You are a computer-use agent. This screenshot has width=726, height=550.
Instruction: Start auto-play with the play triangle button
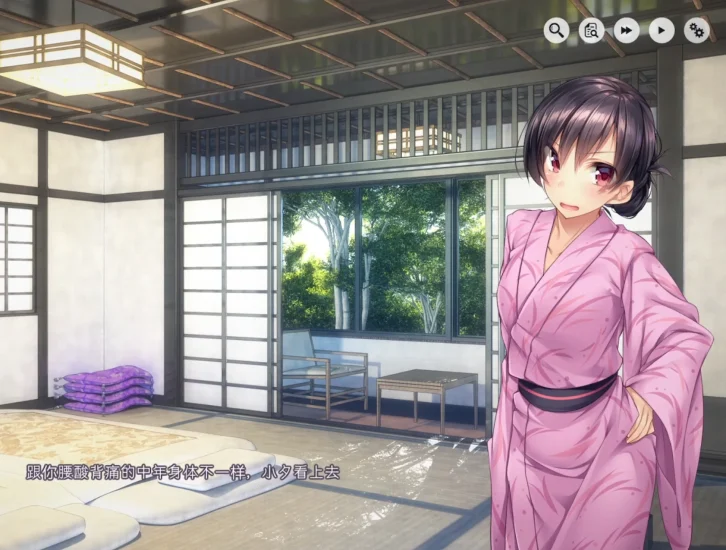click(661, 31)
